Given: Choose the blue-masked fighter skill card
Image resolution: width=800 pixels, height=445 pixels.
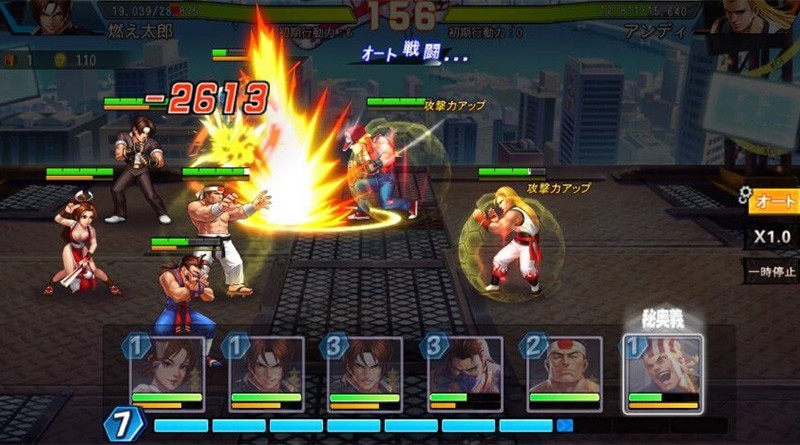Looking at the screenshot, I should pos(464,373).
